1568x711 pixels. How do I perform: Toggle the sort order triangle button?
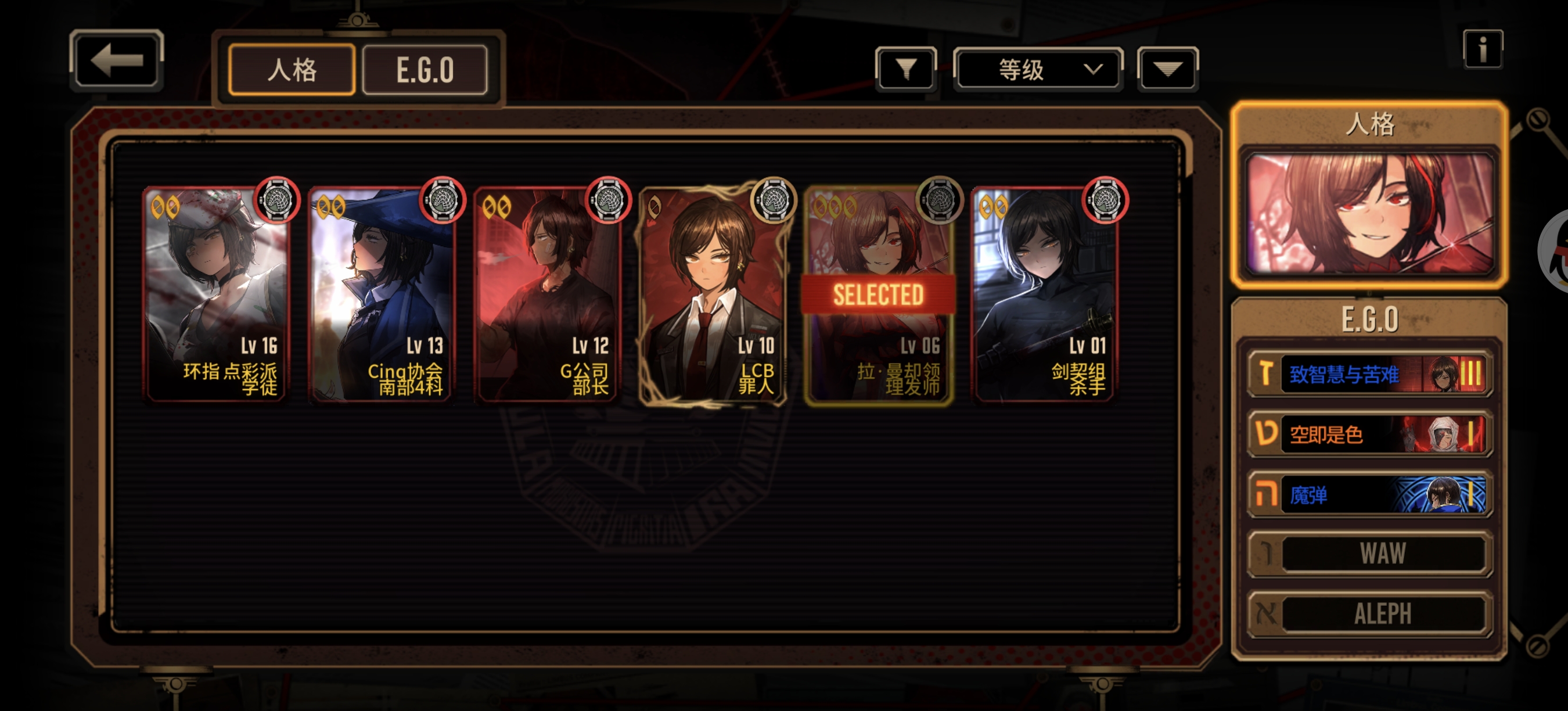tap(1167, 69)
